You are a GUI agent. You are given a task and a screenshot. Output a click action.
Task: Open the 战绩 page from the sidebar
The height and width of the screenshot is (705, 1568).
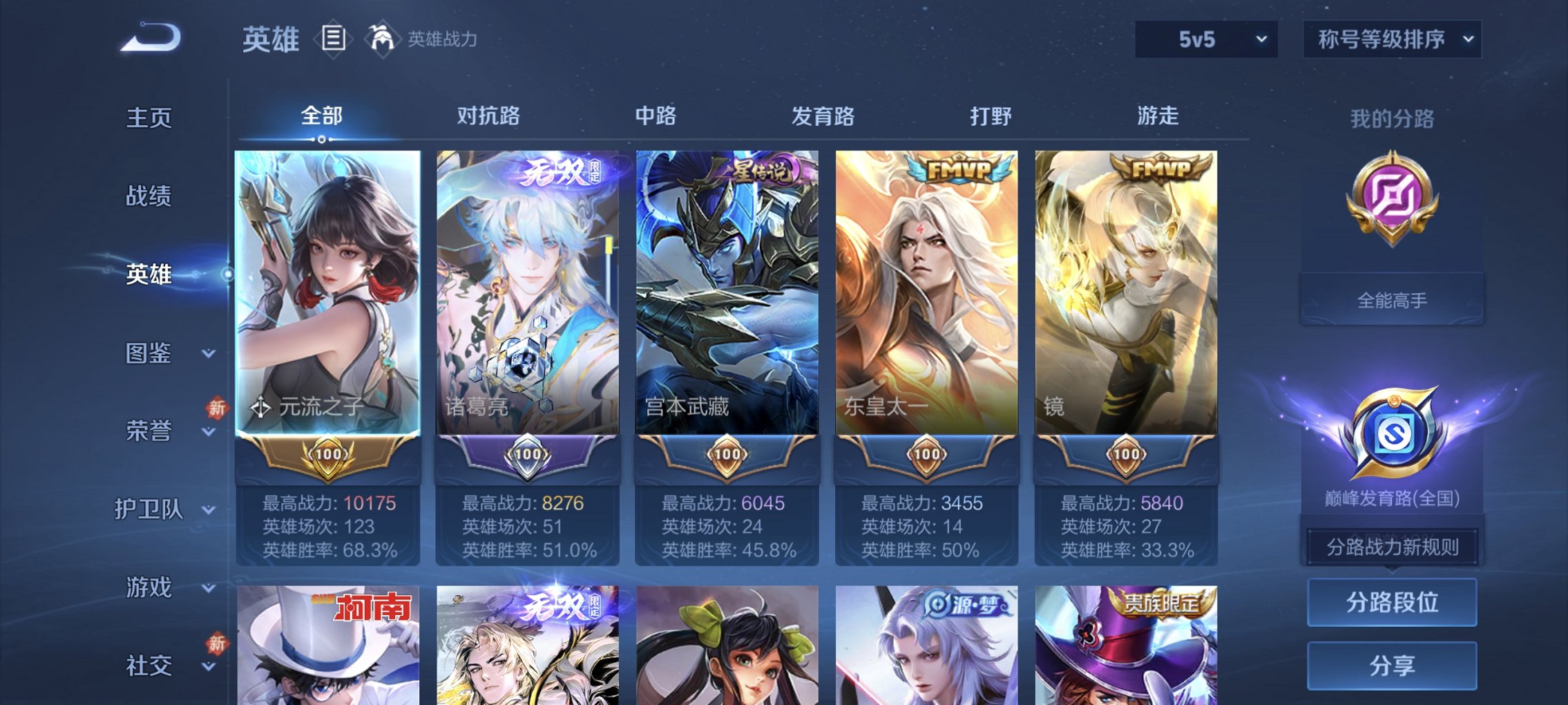148,197
